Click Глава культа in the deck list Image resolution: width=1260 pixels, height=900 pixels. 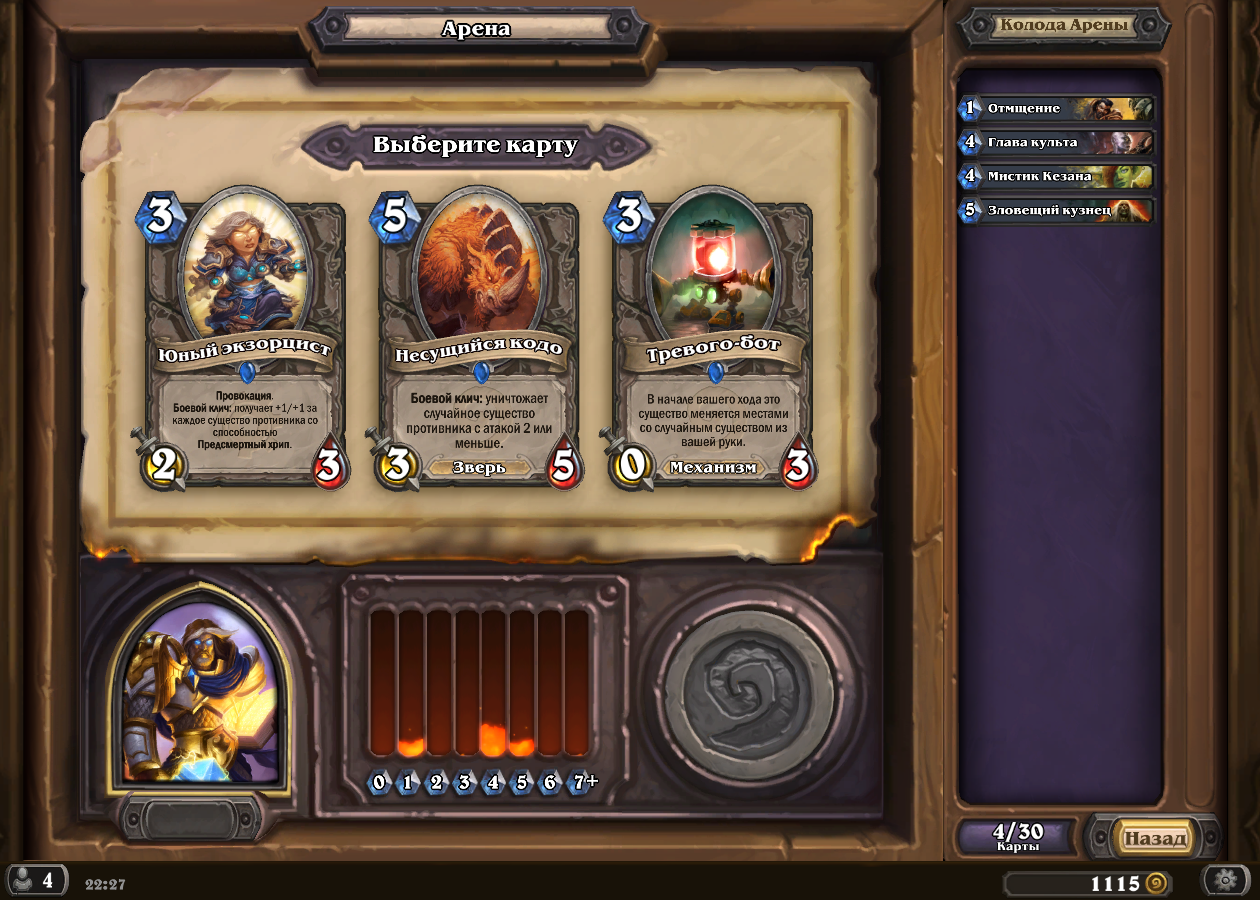pyautogui.click(x=1057, y=142)
